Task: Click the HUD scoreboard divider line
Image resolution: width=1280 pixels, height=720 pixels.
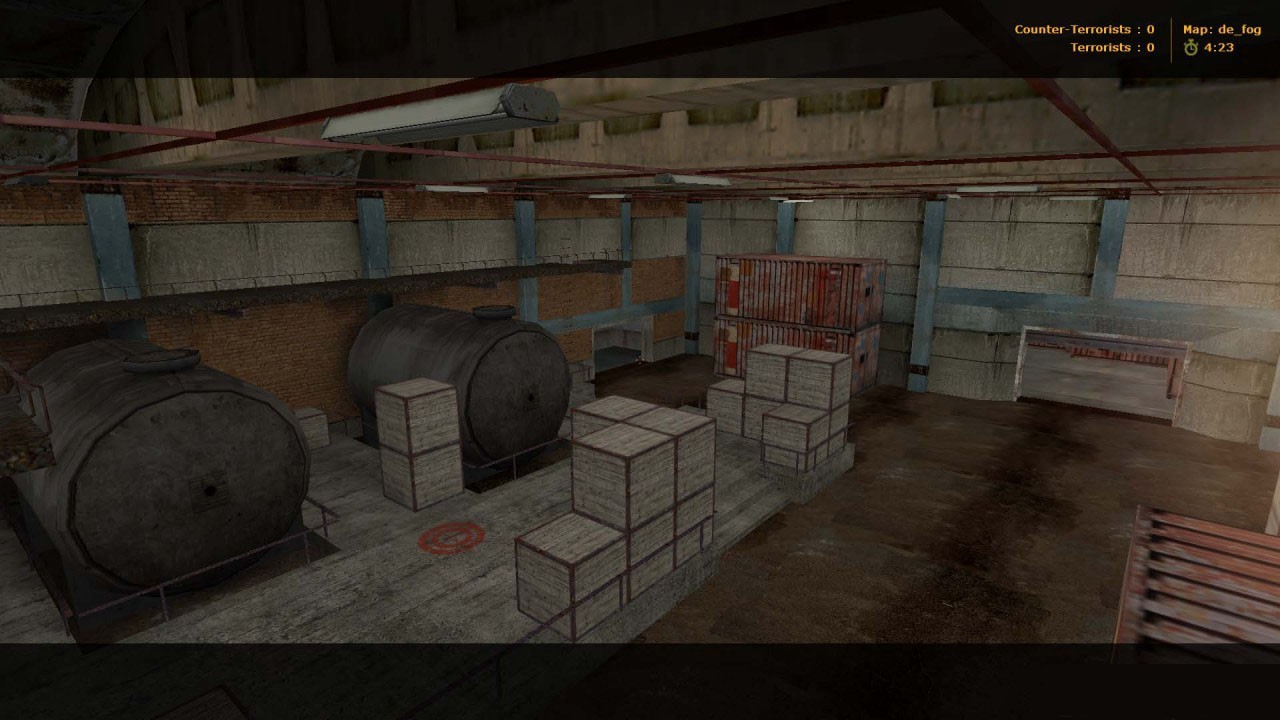Action: tap(1172, 38)
